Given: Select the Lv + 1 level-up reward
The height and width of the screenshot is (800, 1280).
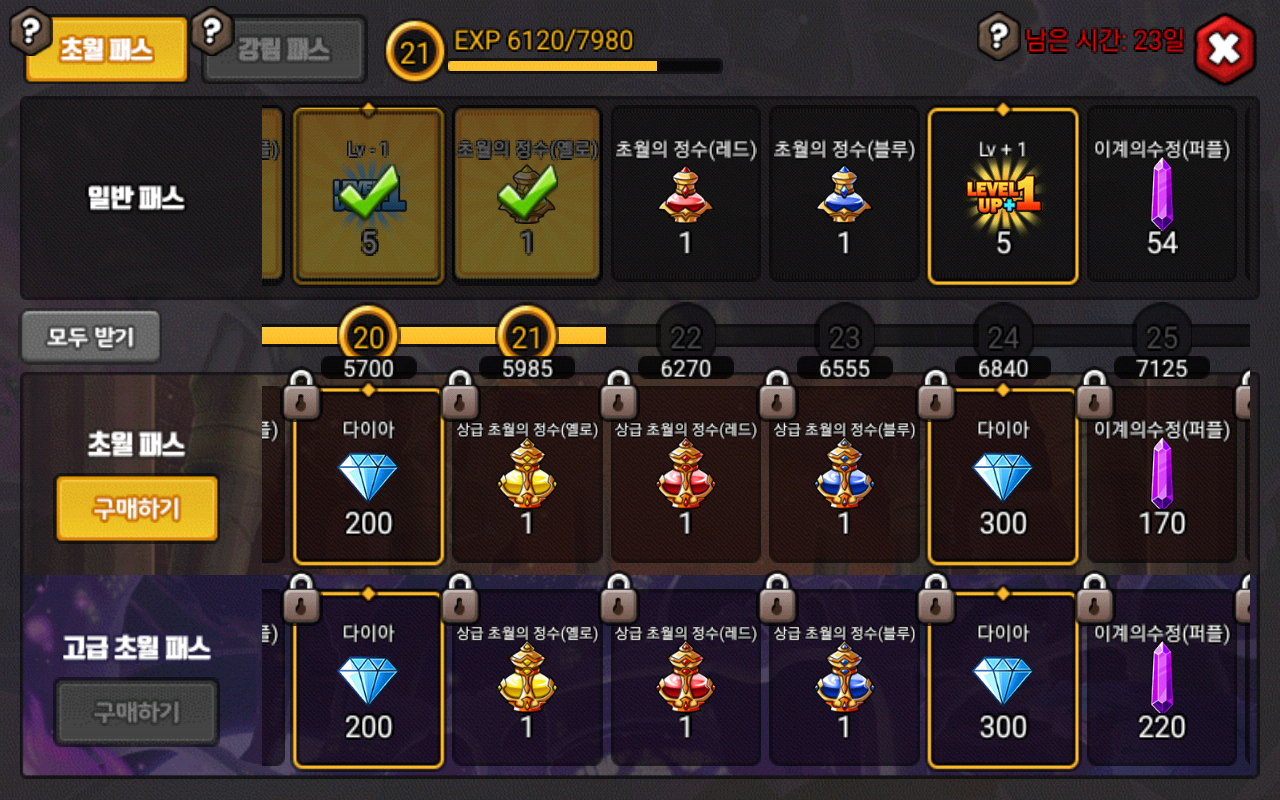Looking at the screenshot, I should 1003,196.
